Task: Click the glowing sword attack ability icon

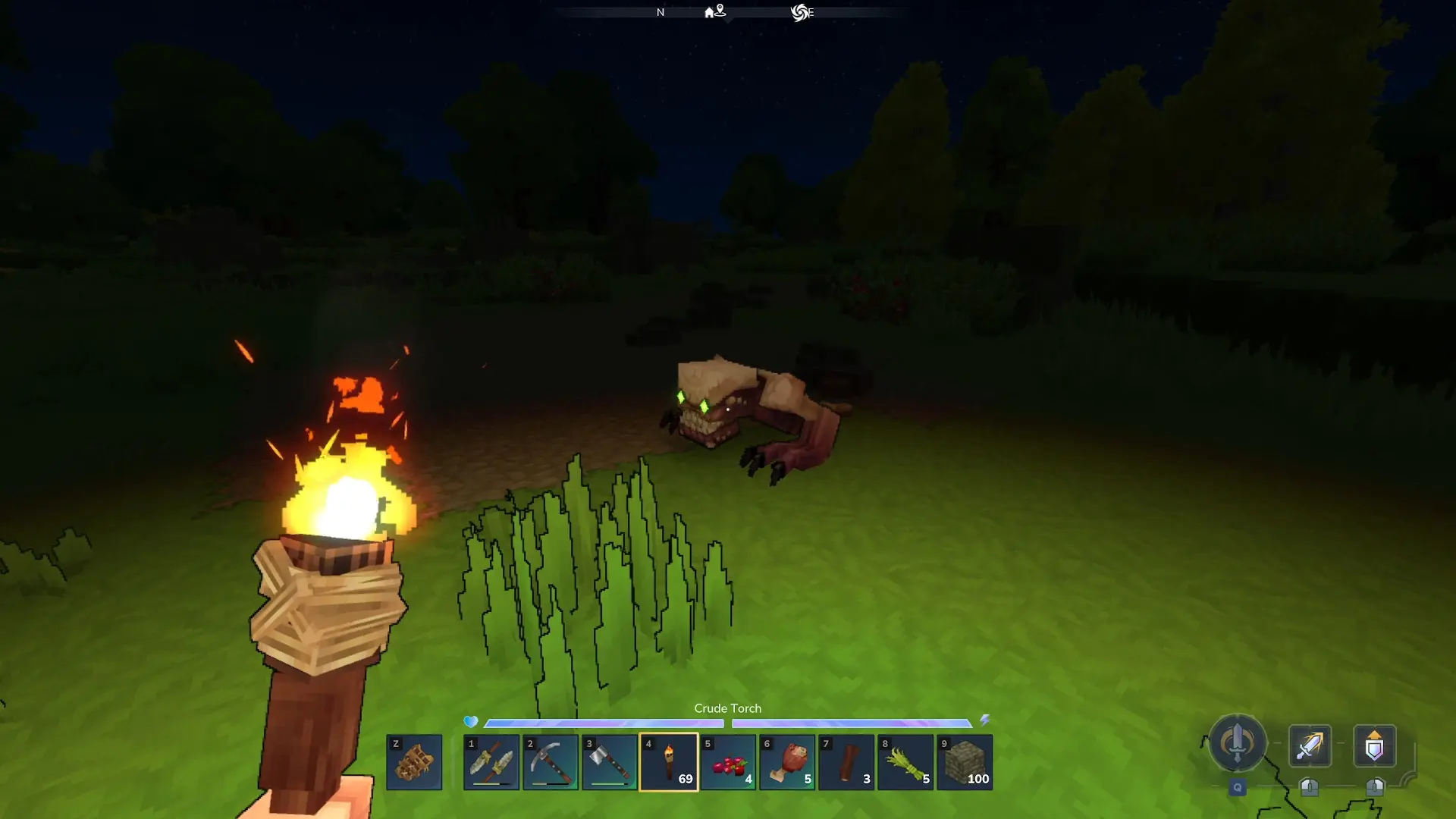Action: pyautogui.click(x=1310, y=746)
